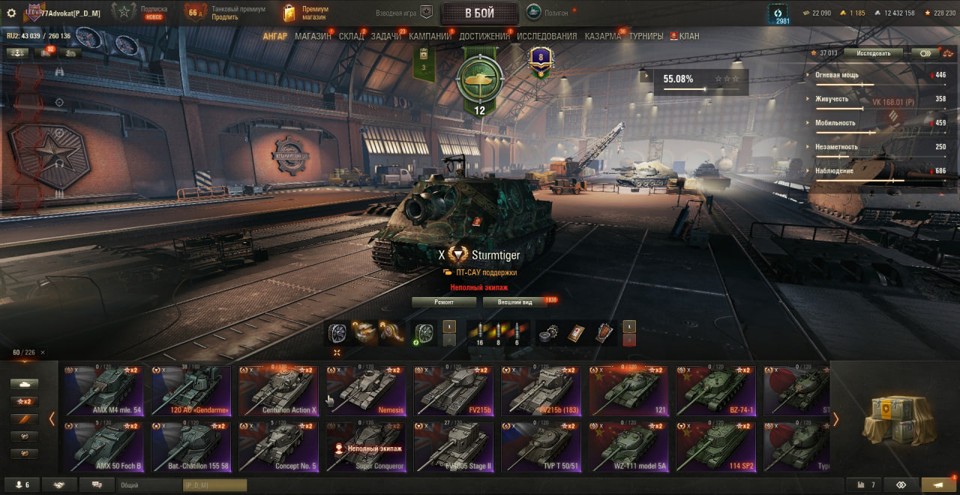This screenshot has height=495, width=960.
Task: Click the Исследовать research button
Action: tap(872, 53)
